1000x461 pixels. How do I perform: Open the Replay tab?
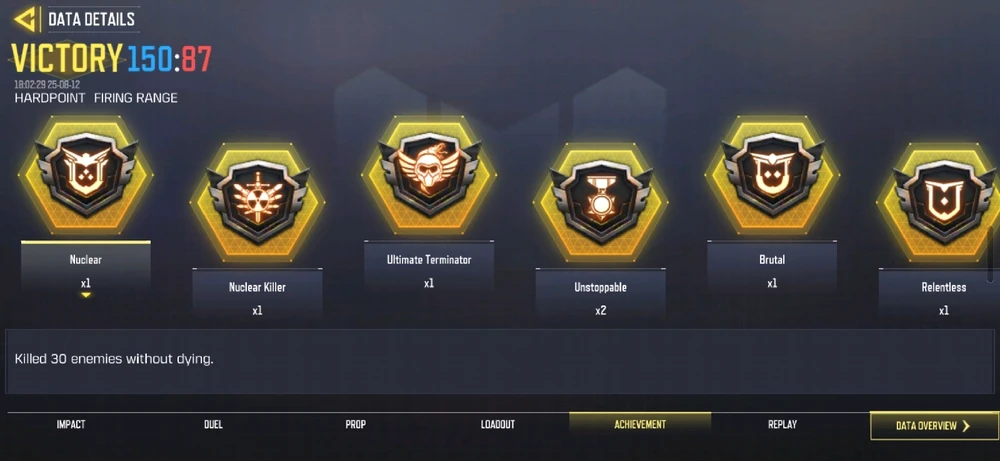pos(782,425)
